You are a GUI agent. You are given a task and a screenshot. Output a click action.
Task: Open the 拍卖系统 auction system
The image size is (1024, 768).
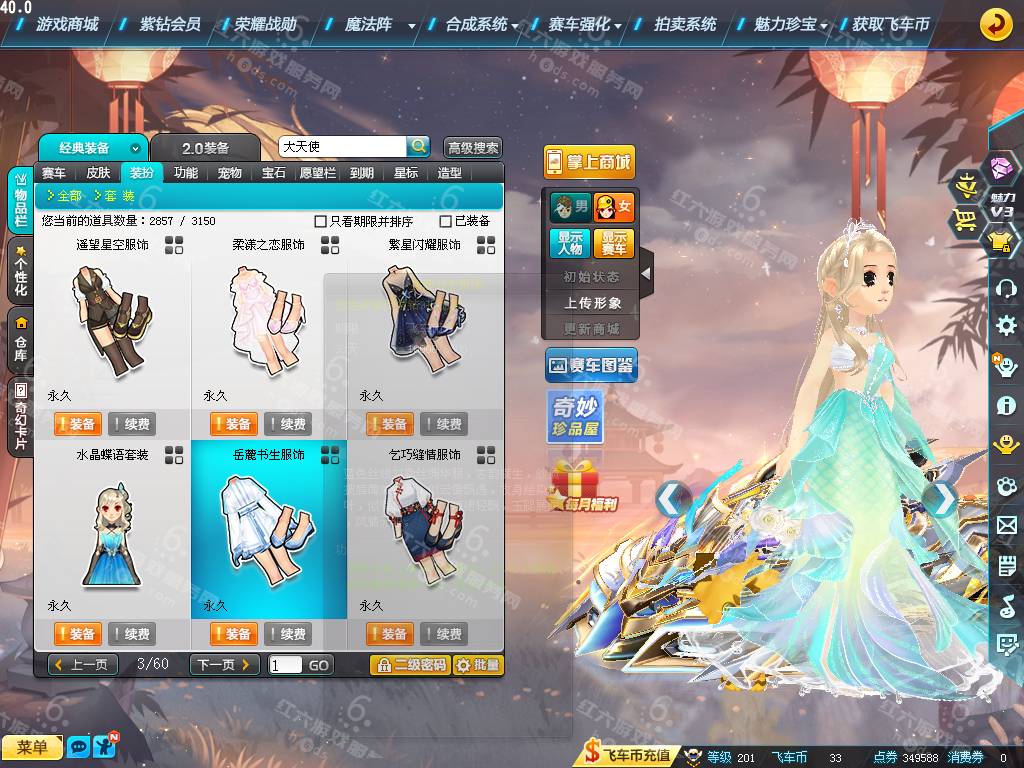pyautogui.click(x=685, y=24)
